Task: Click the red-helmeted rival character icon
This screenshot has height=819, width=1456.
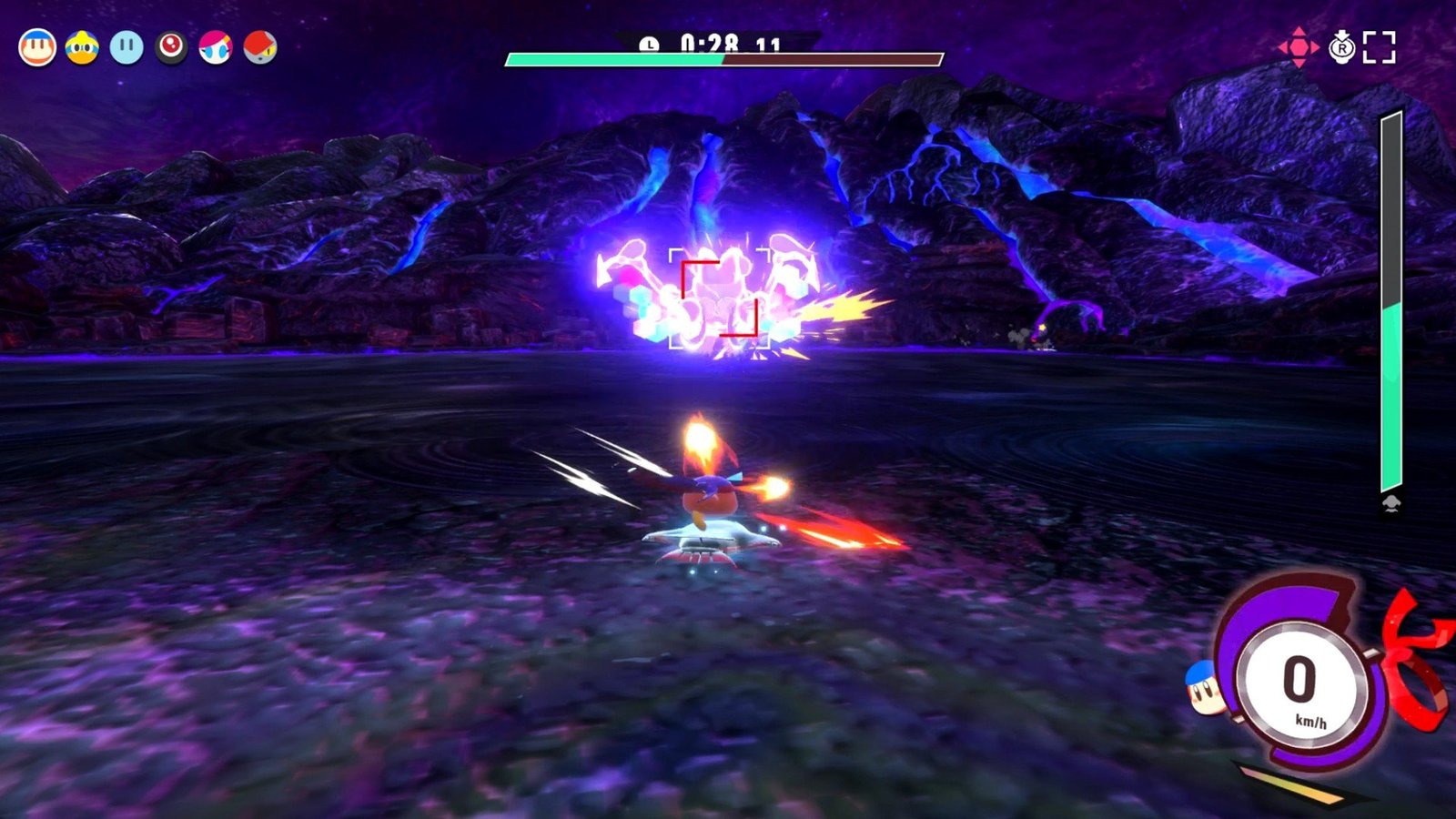Action: [x=260, y=46]
